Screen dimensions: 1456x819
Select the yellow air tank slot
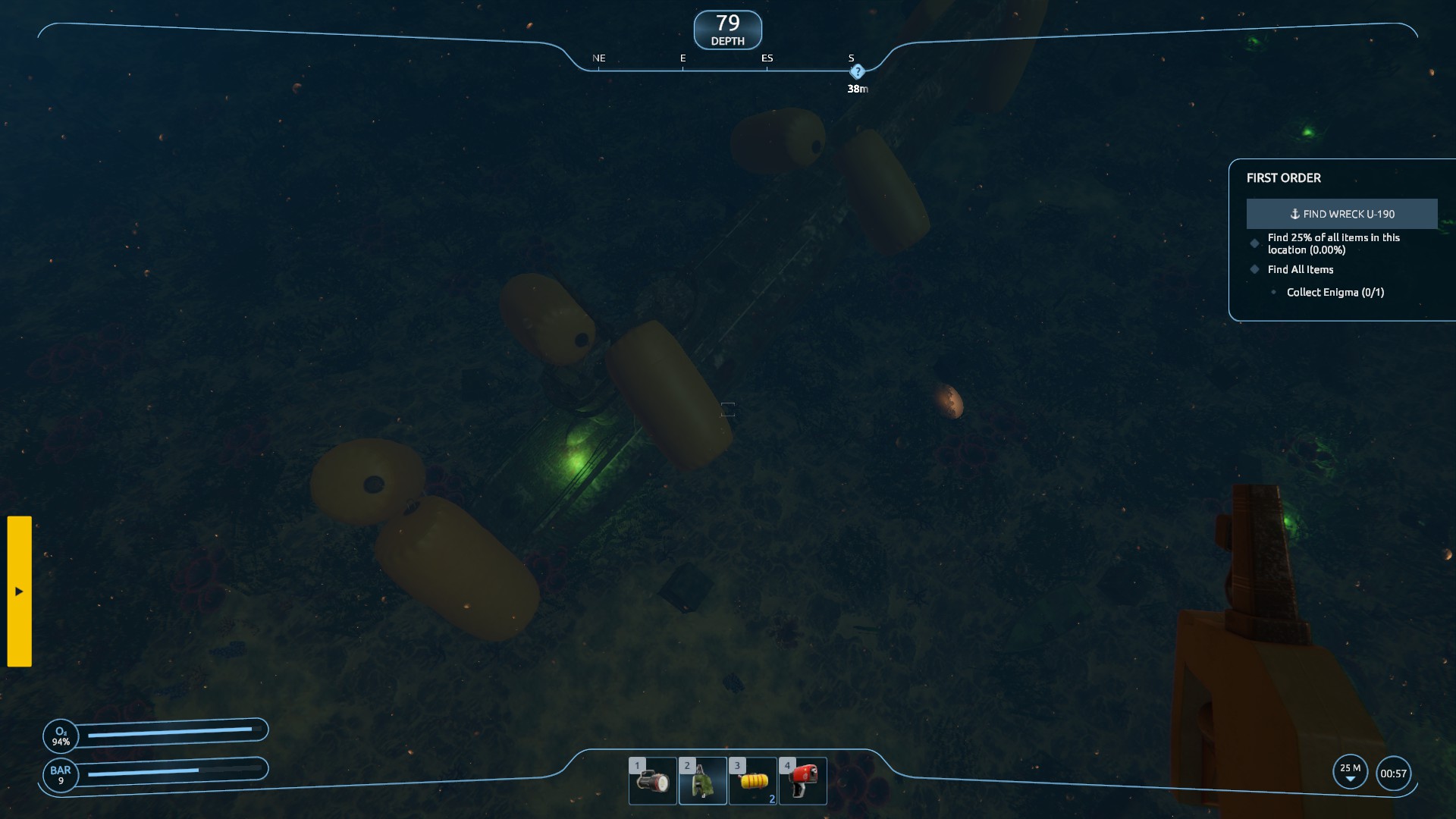point(753,780)
